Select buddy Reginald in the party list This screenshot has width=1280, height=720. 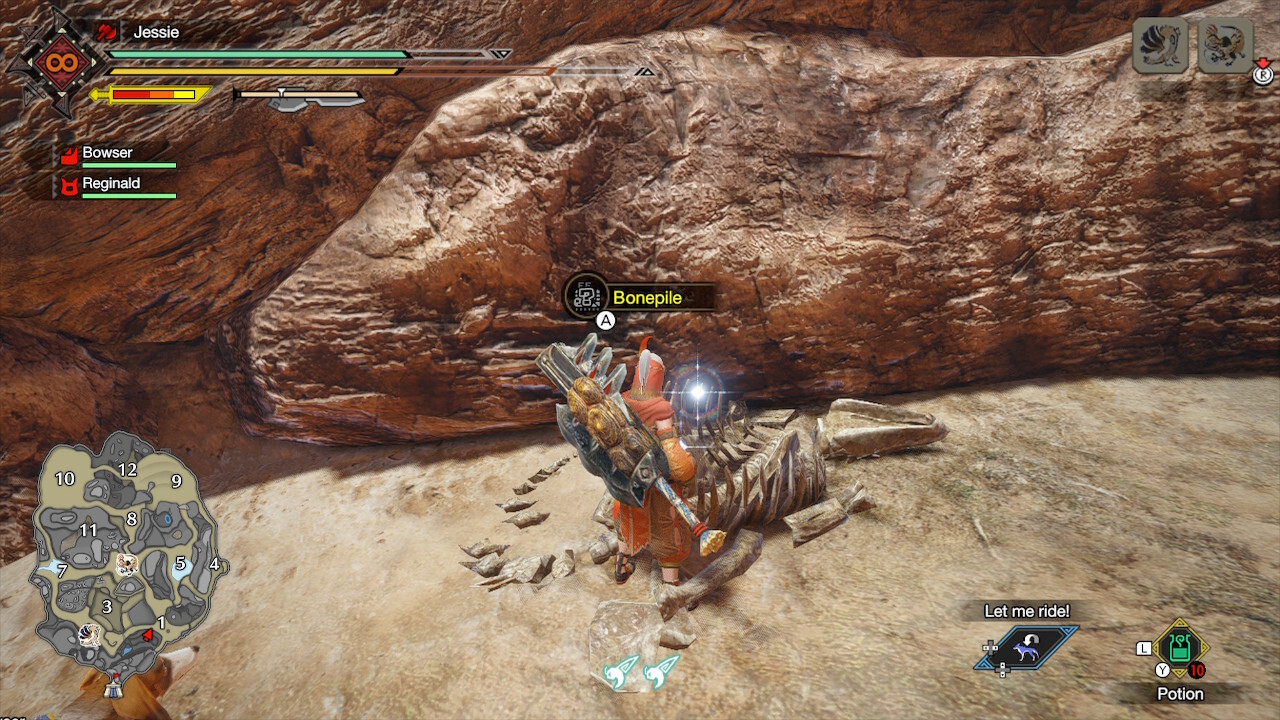110,184
